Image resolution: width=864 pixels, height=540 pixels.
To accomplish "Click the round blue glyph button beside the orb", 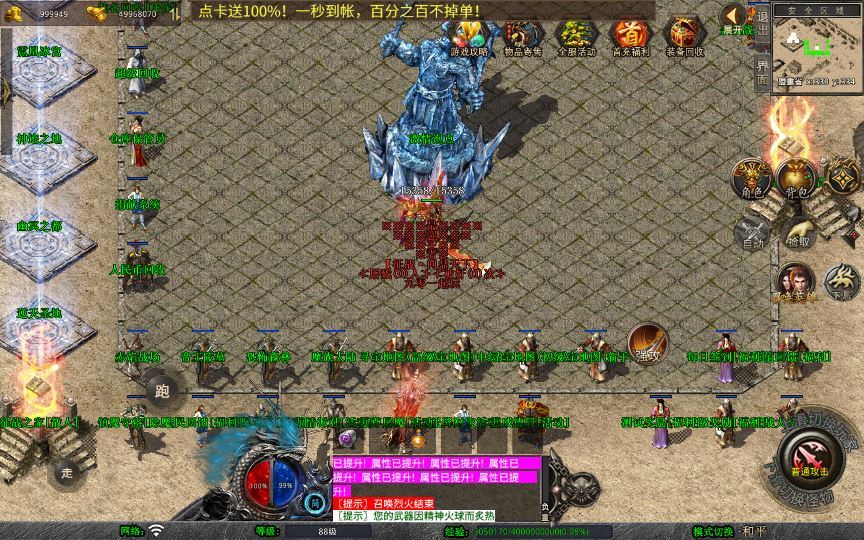I will click(315, 502).
